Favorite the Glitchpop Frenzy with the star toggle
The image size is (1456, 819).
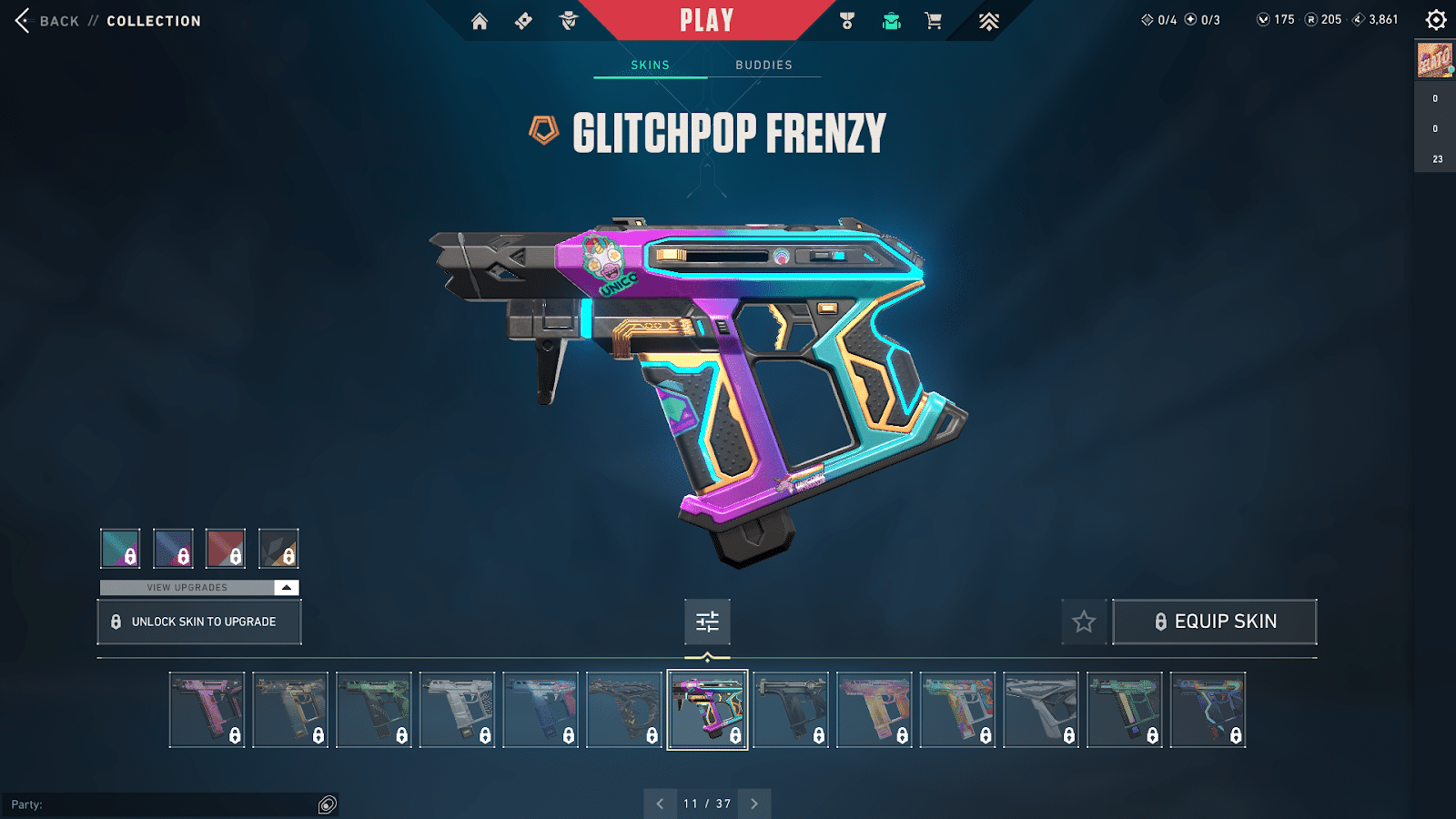1085,622
